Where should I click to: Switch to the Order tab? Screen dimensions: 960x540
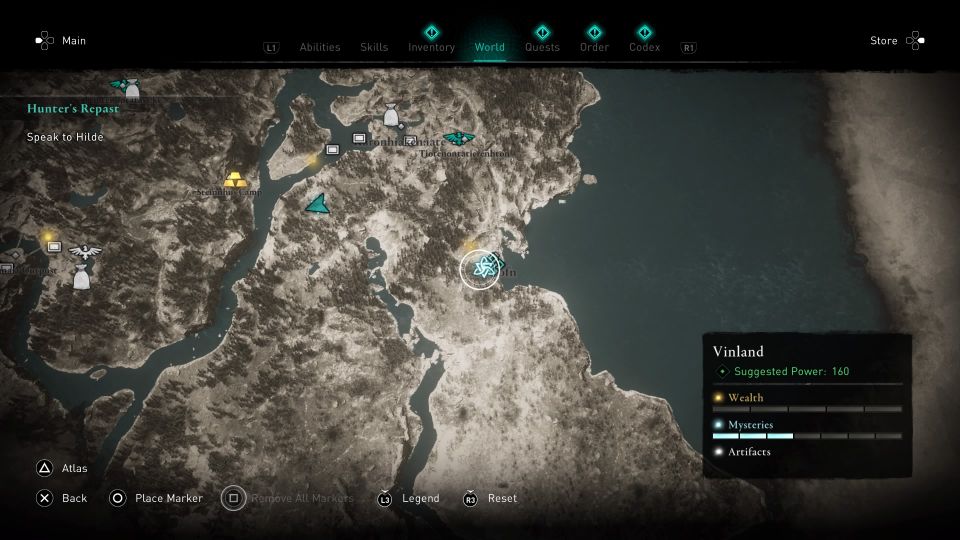tap(594, 47)
